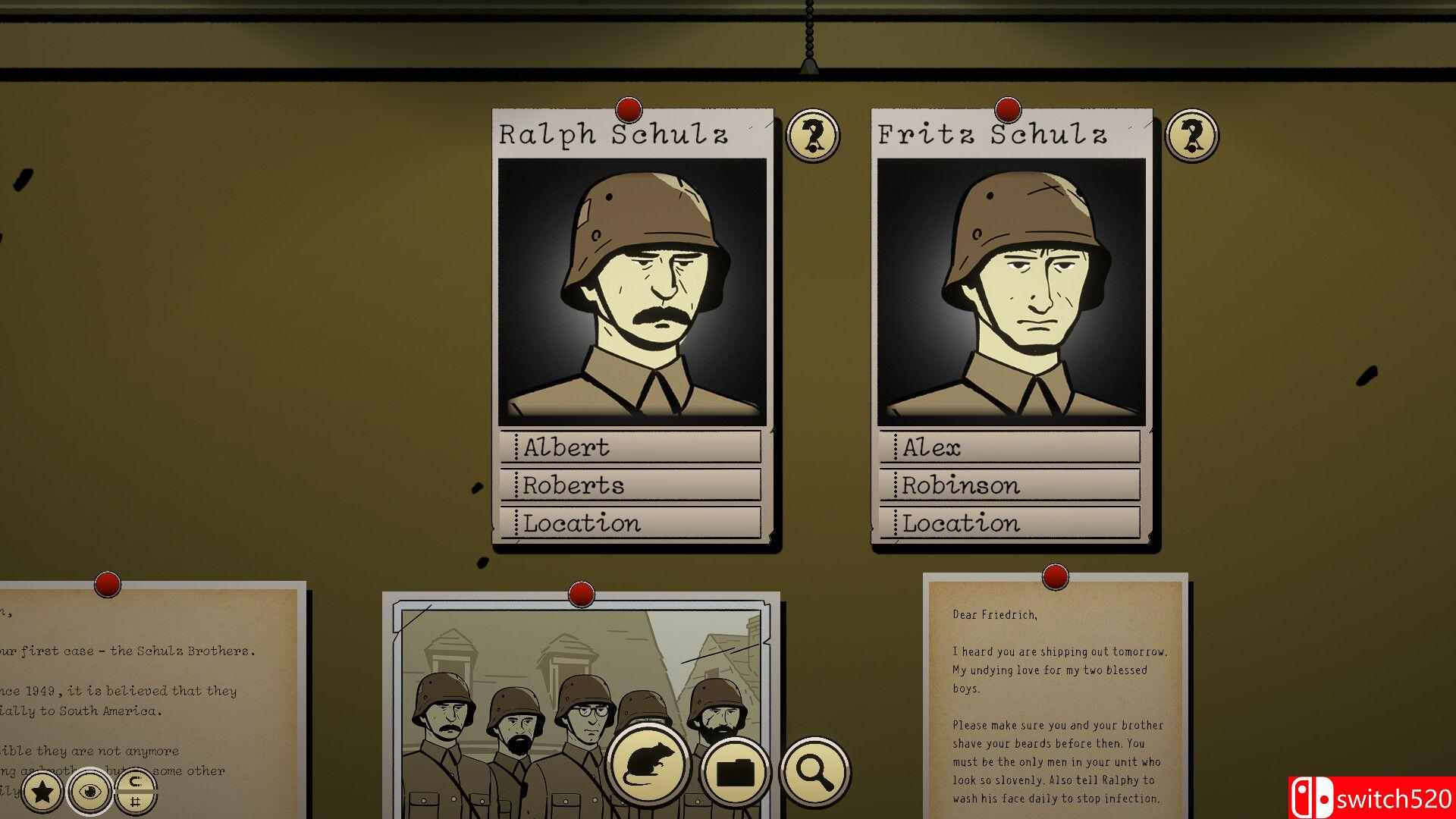Select the Robinson surname field
The image size is (1456, 819).
tap(1009, 485)
